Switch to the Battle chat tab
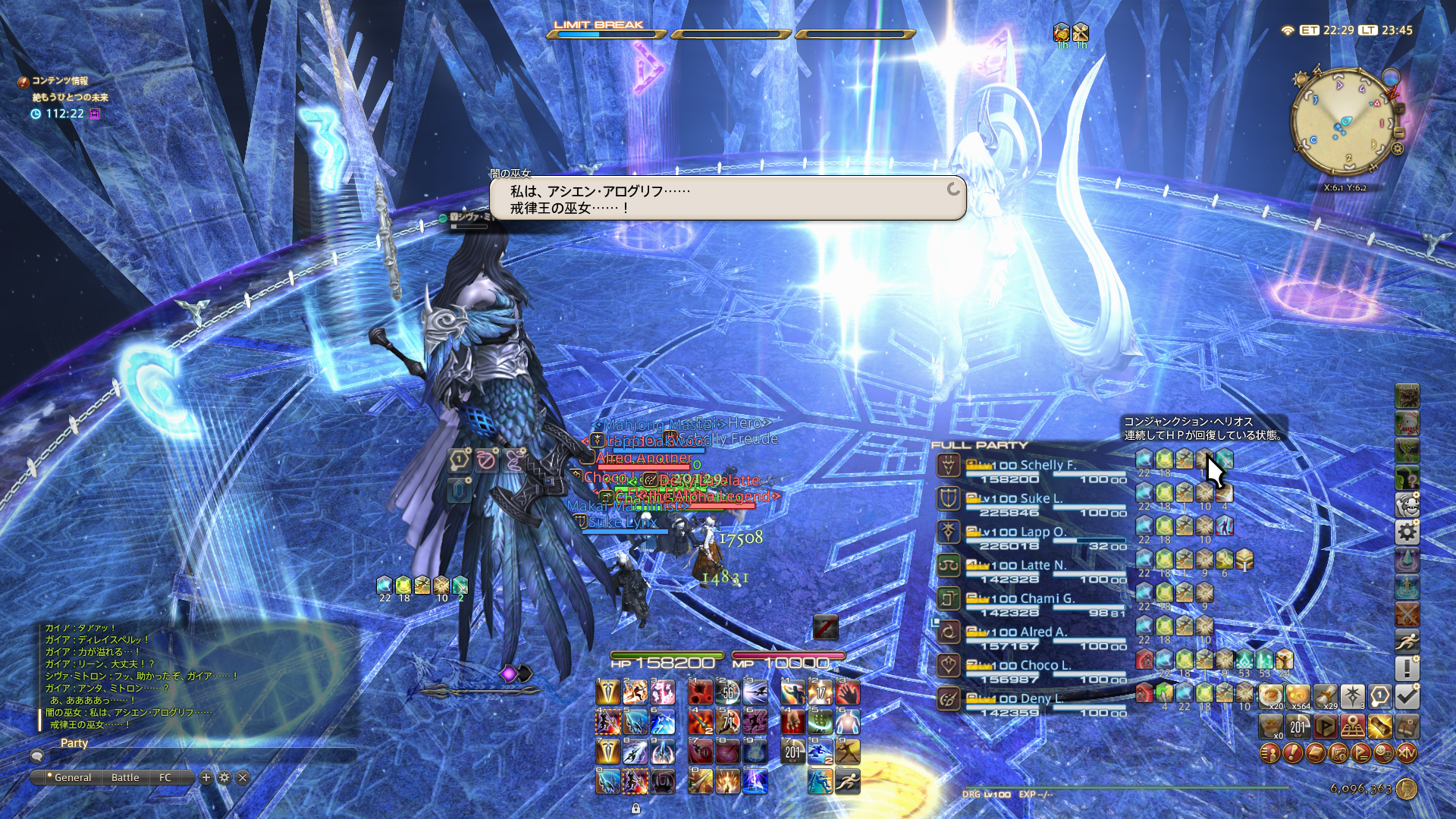 tap(125, 777)
